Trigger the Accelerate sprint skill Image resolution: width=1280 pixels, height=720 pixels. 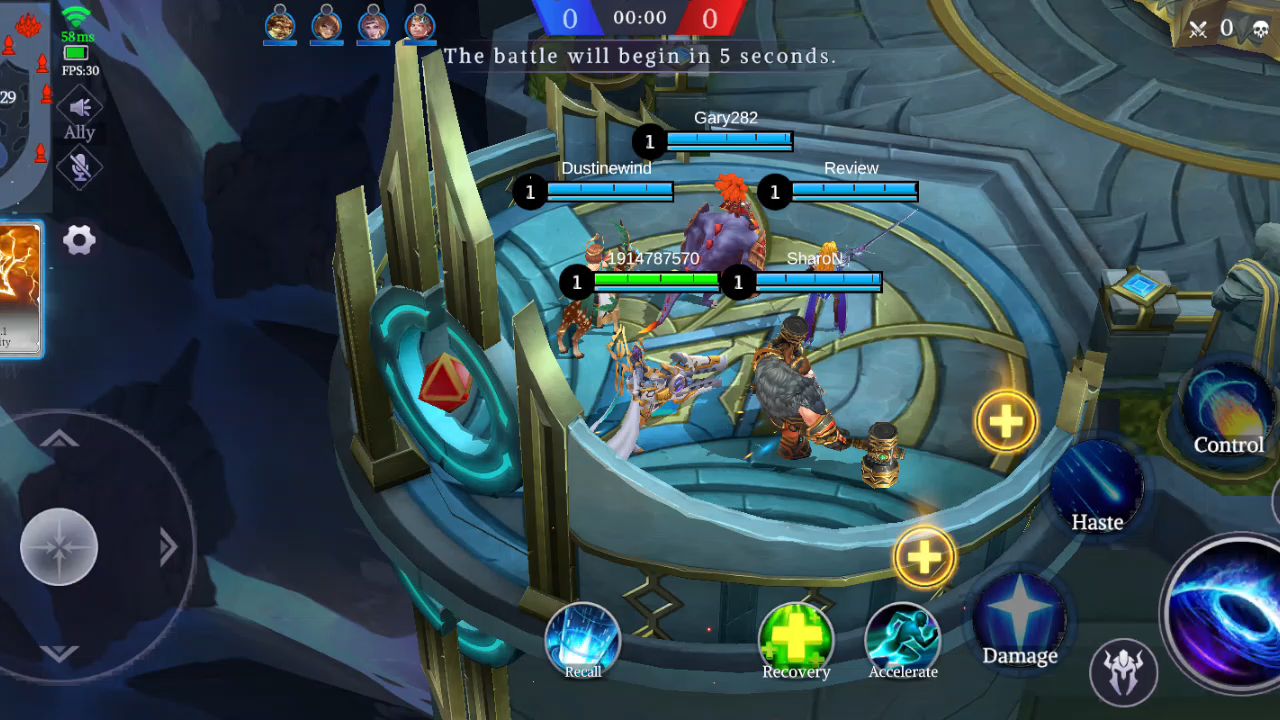pyautogui.click(x=903, y=637)
